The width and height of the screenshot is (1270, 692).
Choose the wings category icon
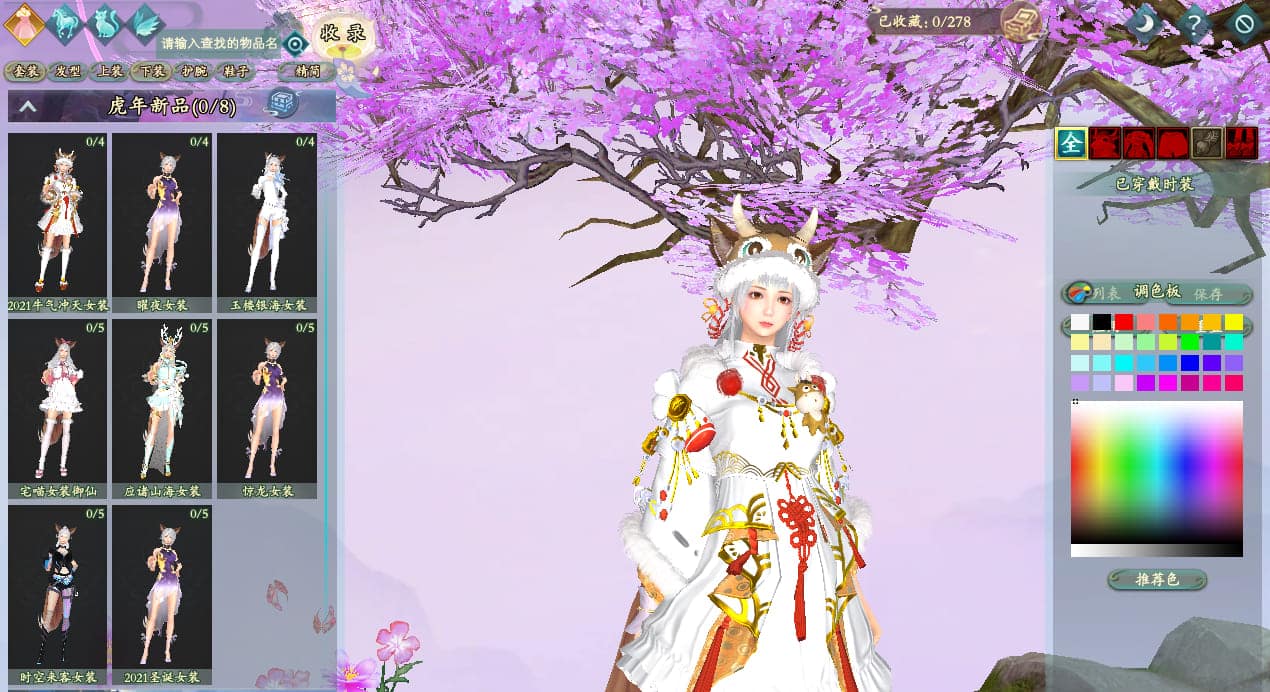pos(144,23)
